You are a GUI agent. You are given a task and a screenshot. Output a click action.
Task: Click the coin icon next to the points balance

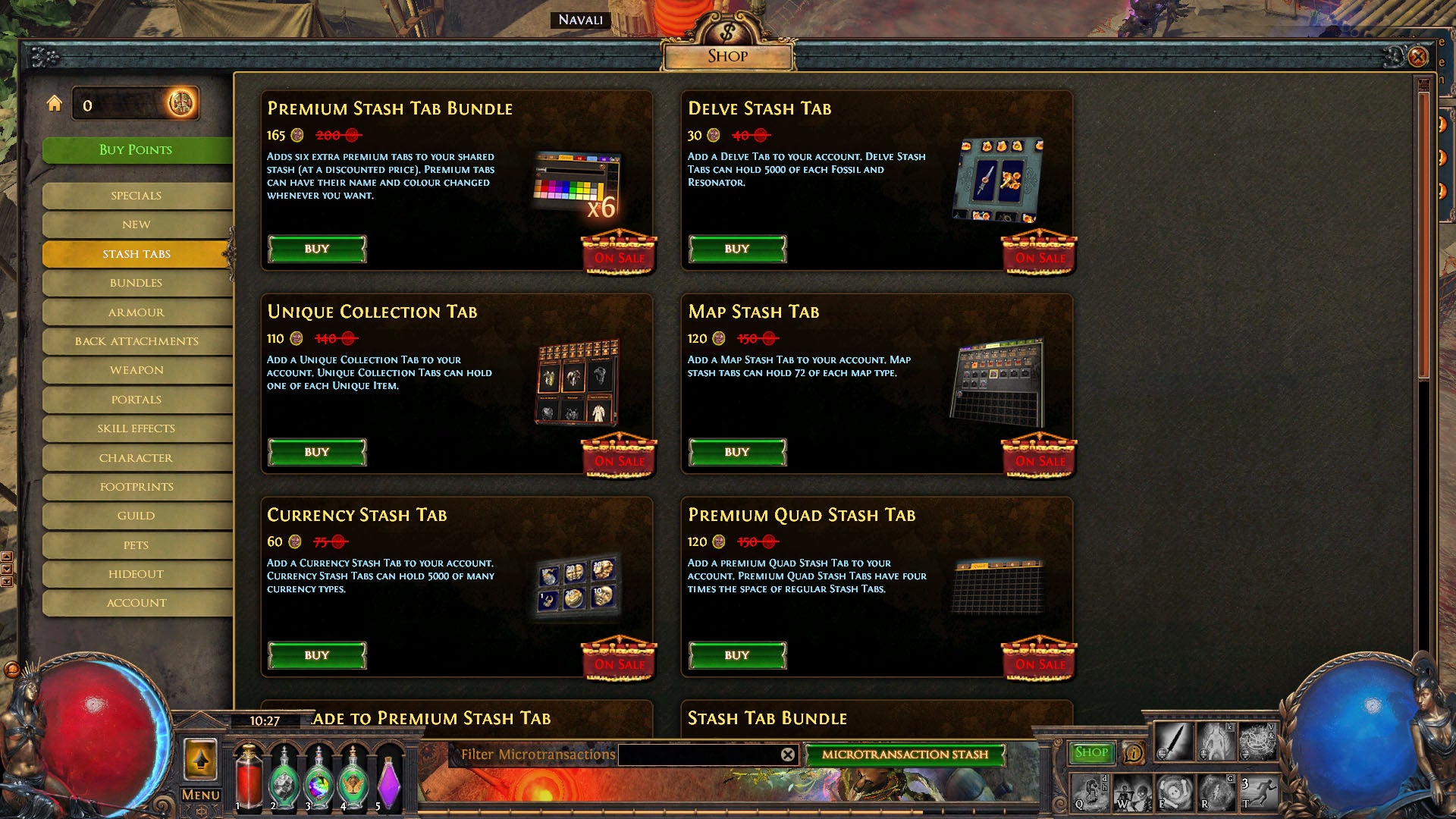180,104
